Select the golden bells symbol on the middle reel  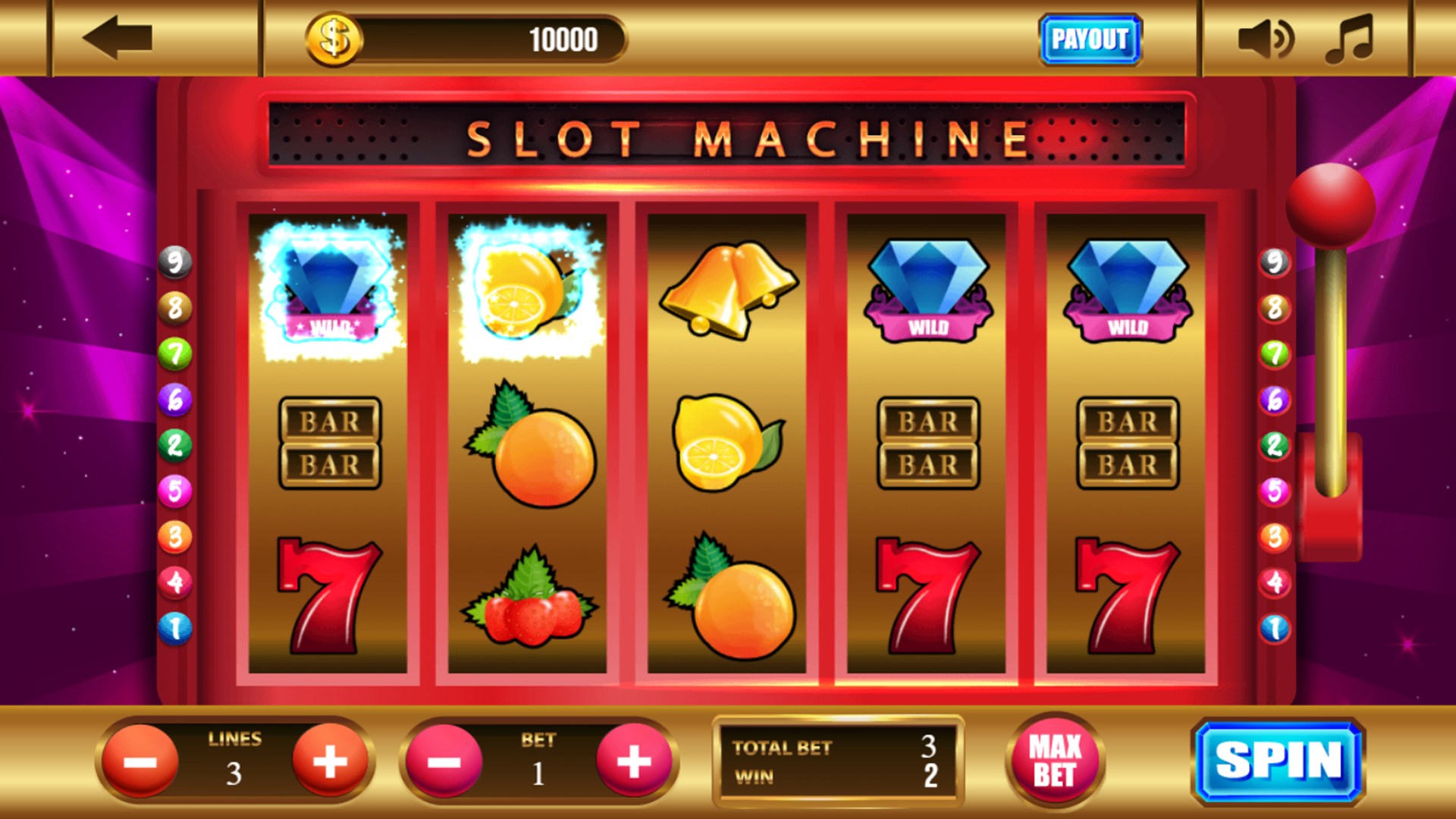click(x=728, y=288)
